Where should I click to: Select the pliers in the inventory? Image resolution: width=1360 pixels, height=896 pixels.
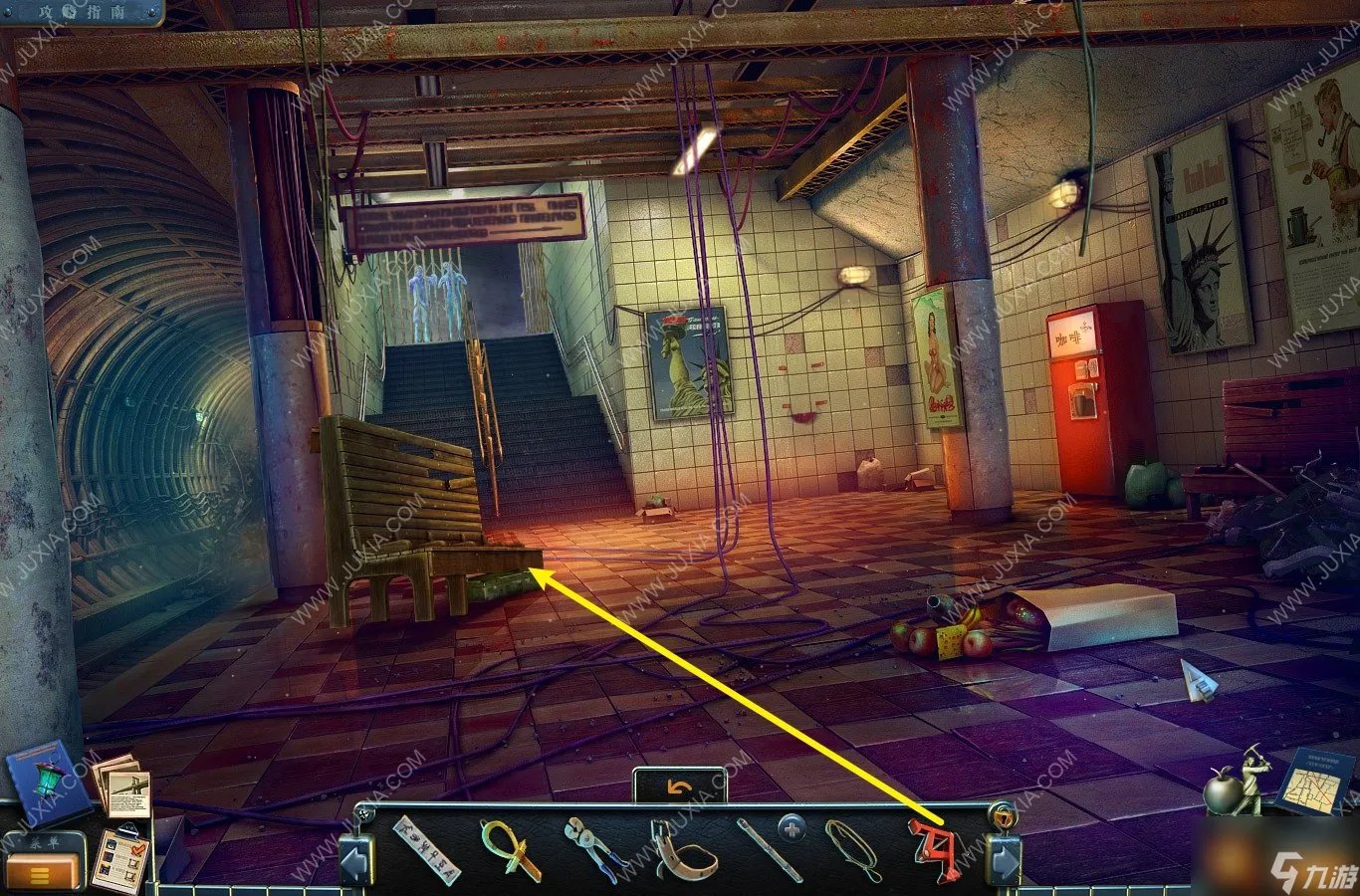point(594,849)
